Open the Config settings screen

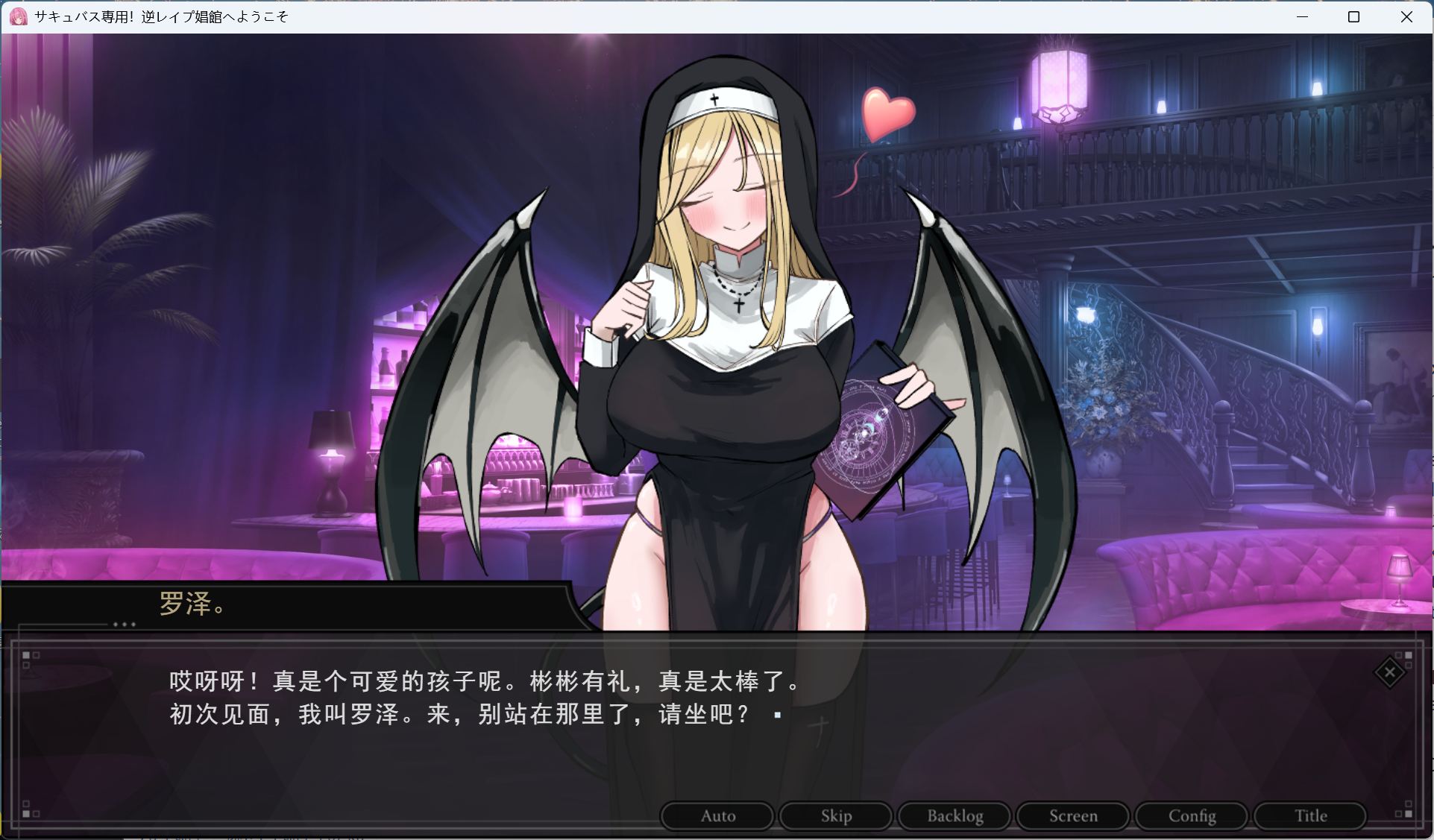tap(1191, 815)
